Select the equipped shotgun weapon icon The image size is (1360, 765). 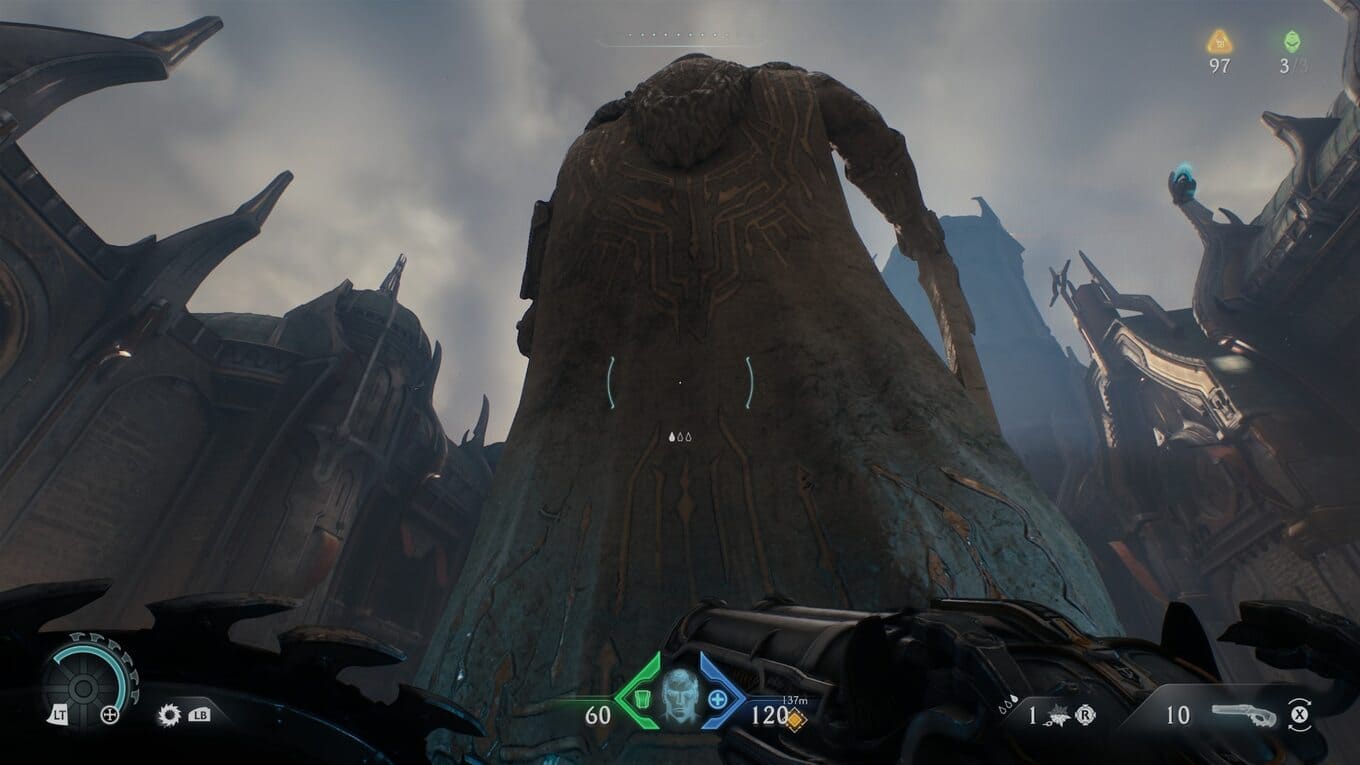1243,714
